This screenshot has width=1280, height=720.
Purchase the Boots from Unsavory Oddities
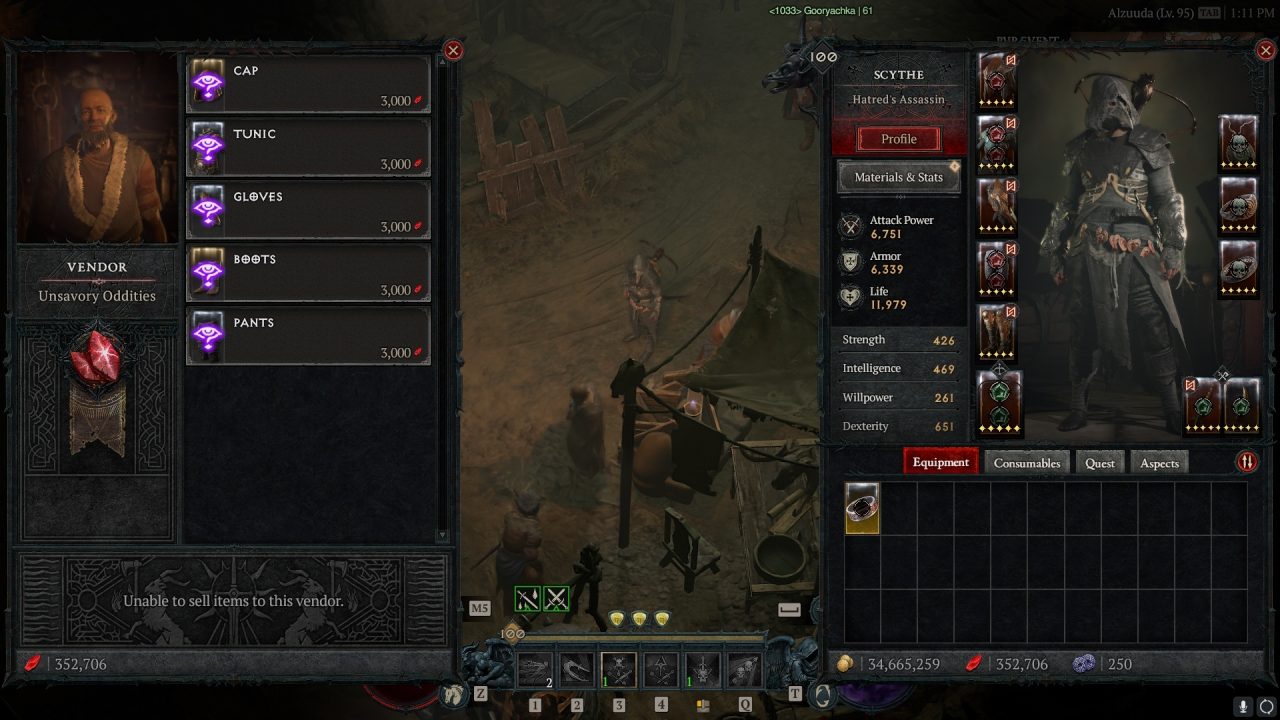pyautogui.click(x=307, y=271)
